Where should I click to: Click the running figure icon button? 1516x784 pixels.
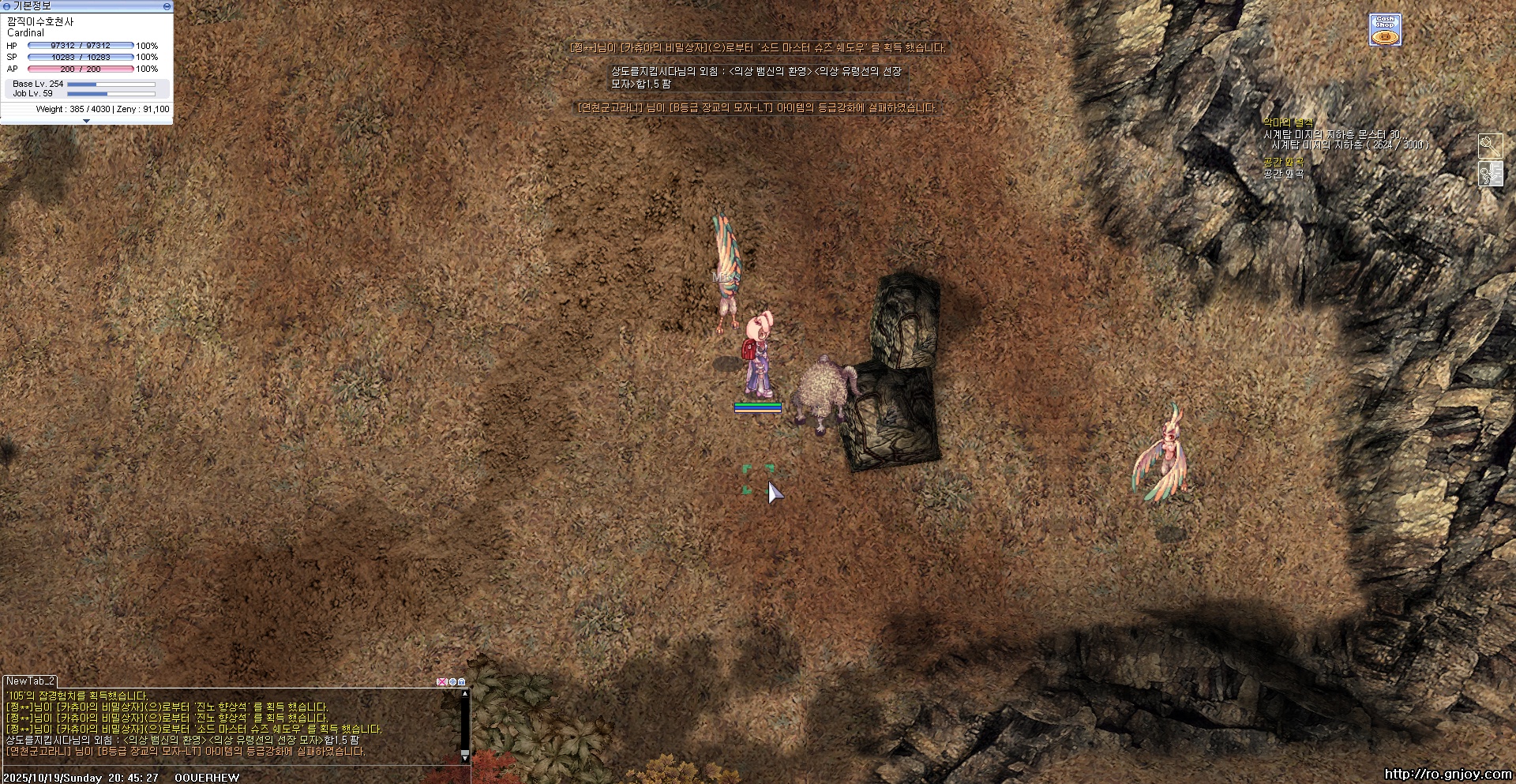pos(1490,174)
